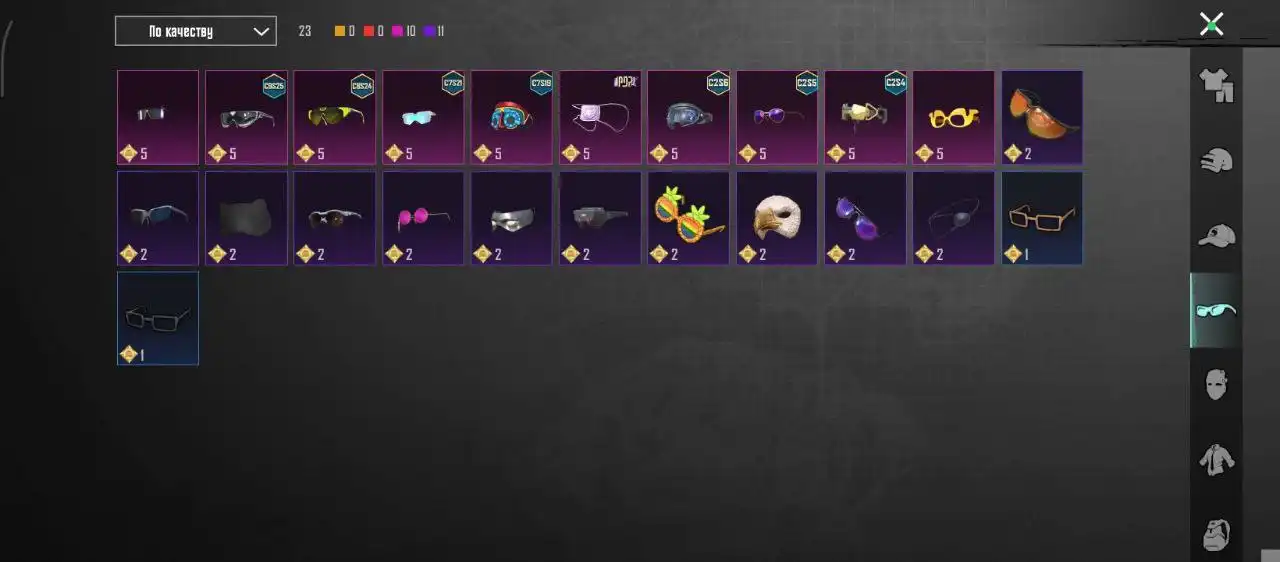
Task: Choose the eagle beak mask item
Action: 777,218
